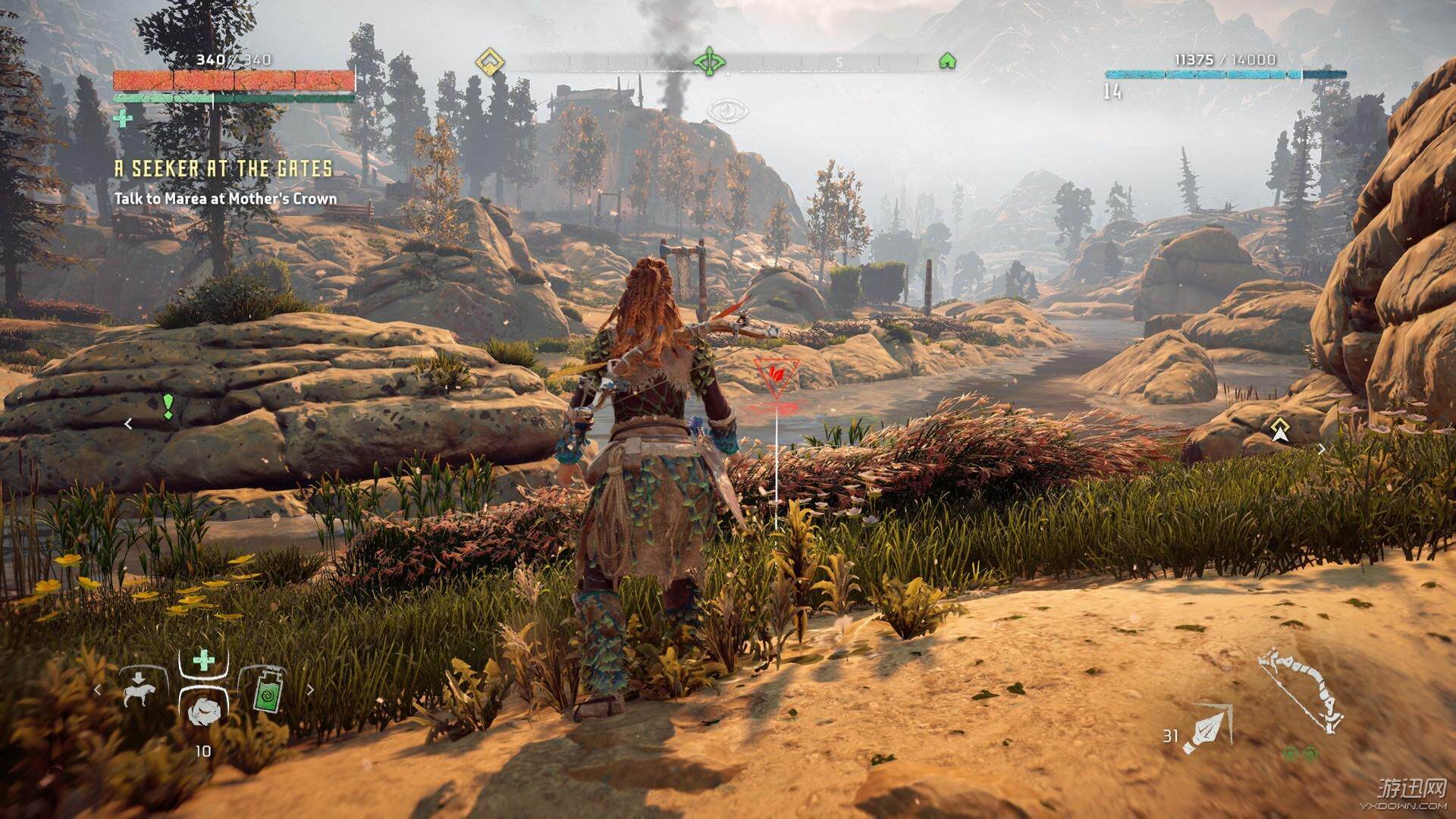Select the yellow quest waypoint marker
Screen dimensions: 1456x819
coord(1281,429)
